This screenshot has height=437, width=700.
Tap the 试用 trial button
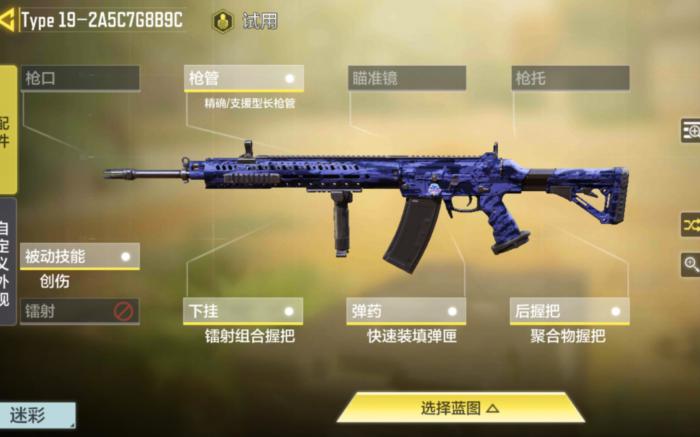[248, 21]
